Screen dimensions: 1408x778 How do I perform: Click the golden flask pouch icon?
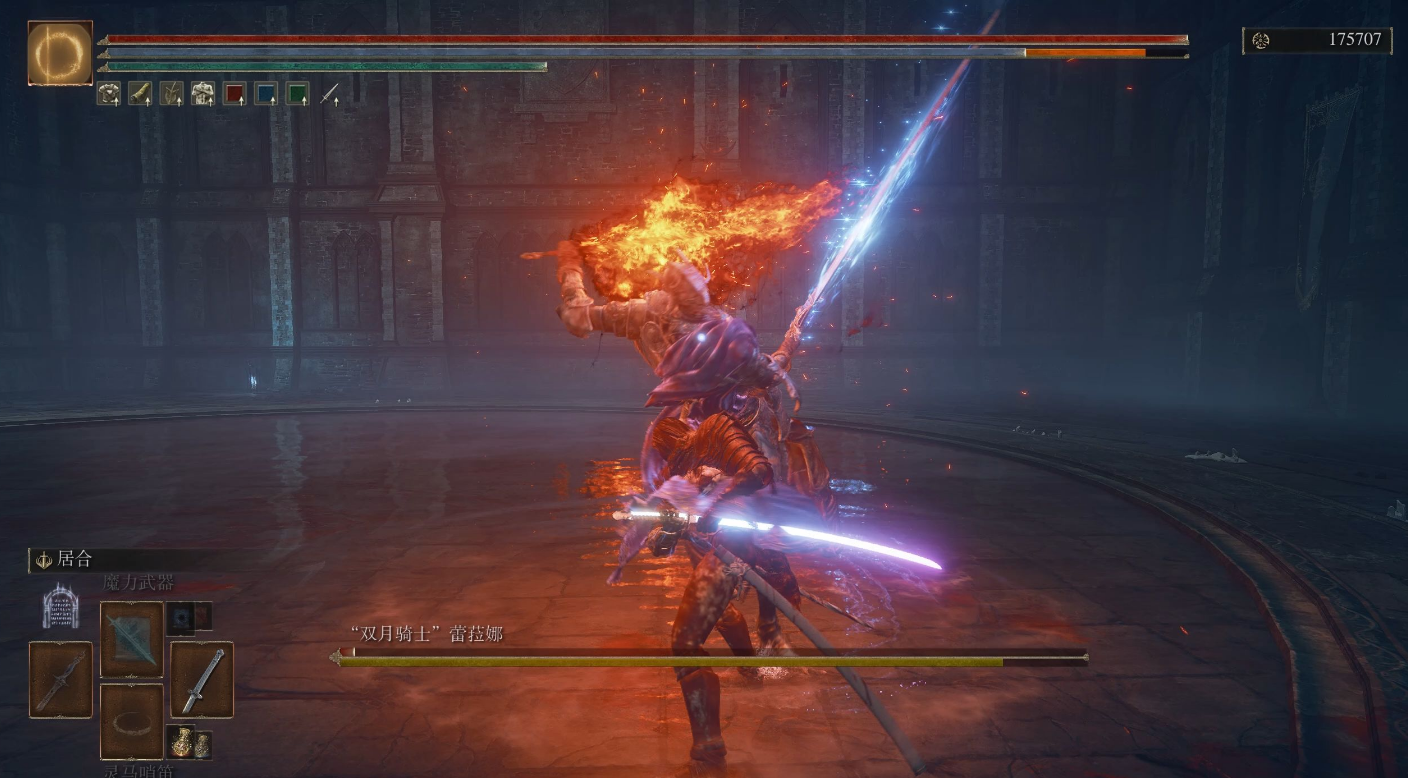tap(191, 743)
